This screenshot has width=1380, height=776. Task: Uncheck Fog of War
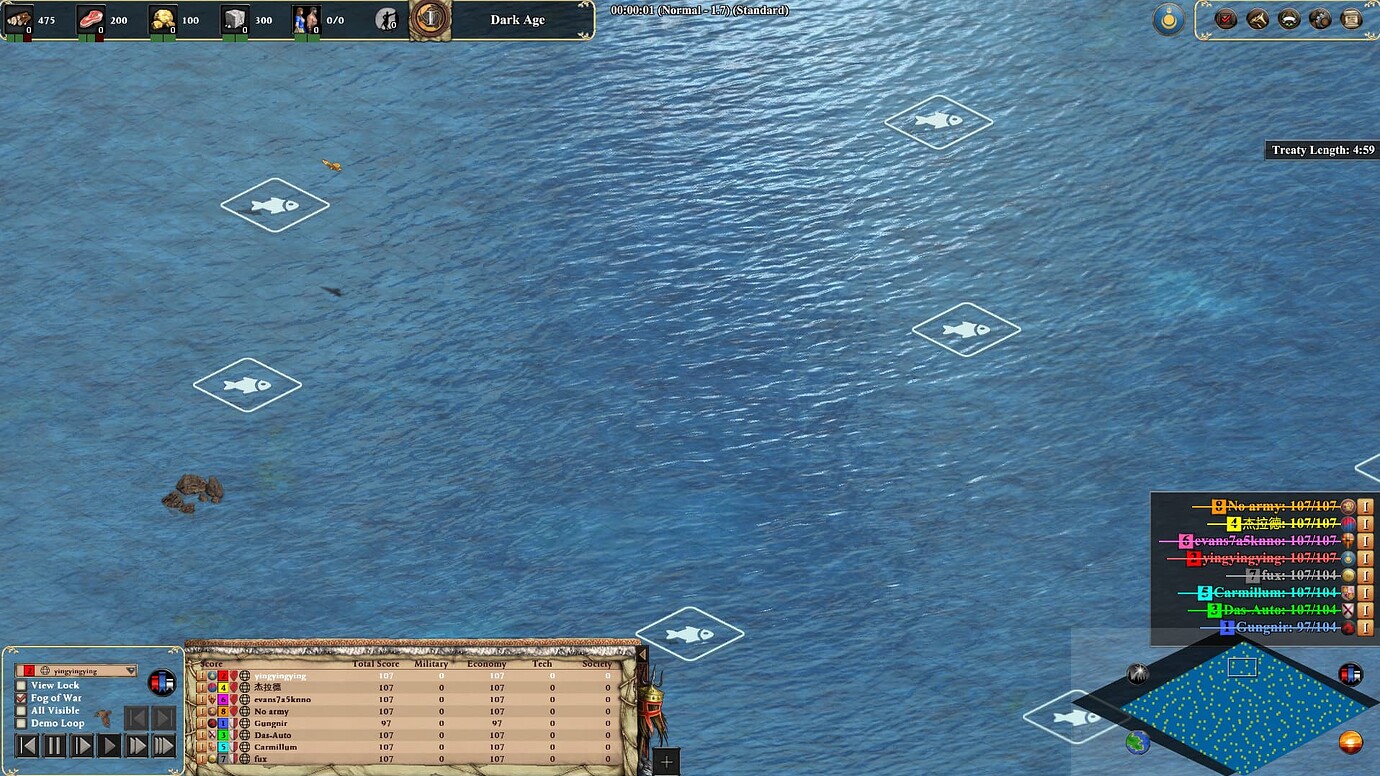[19, 698]
